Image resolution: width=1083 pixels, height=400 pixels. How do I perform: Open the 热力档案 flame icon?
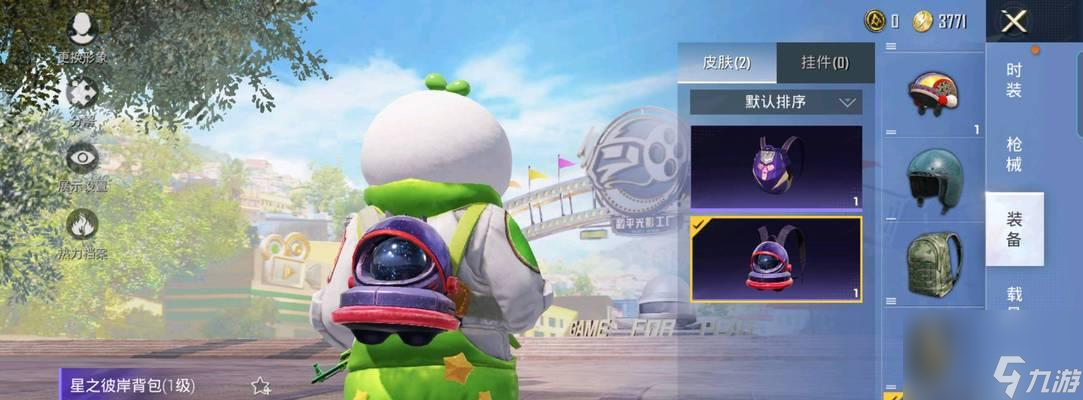[81, 226]
